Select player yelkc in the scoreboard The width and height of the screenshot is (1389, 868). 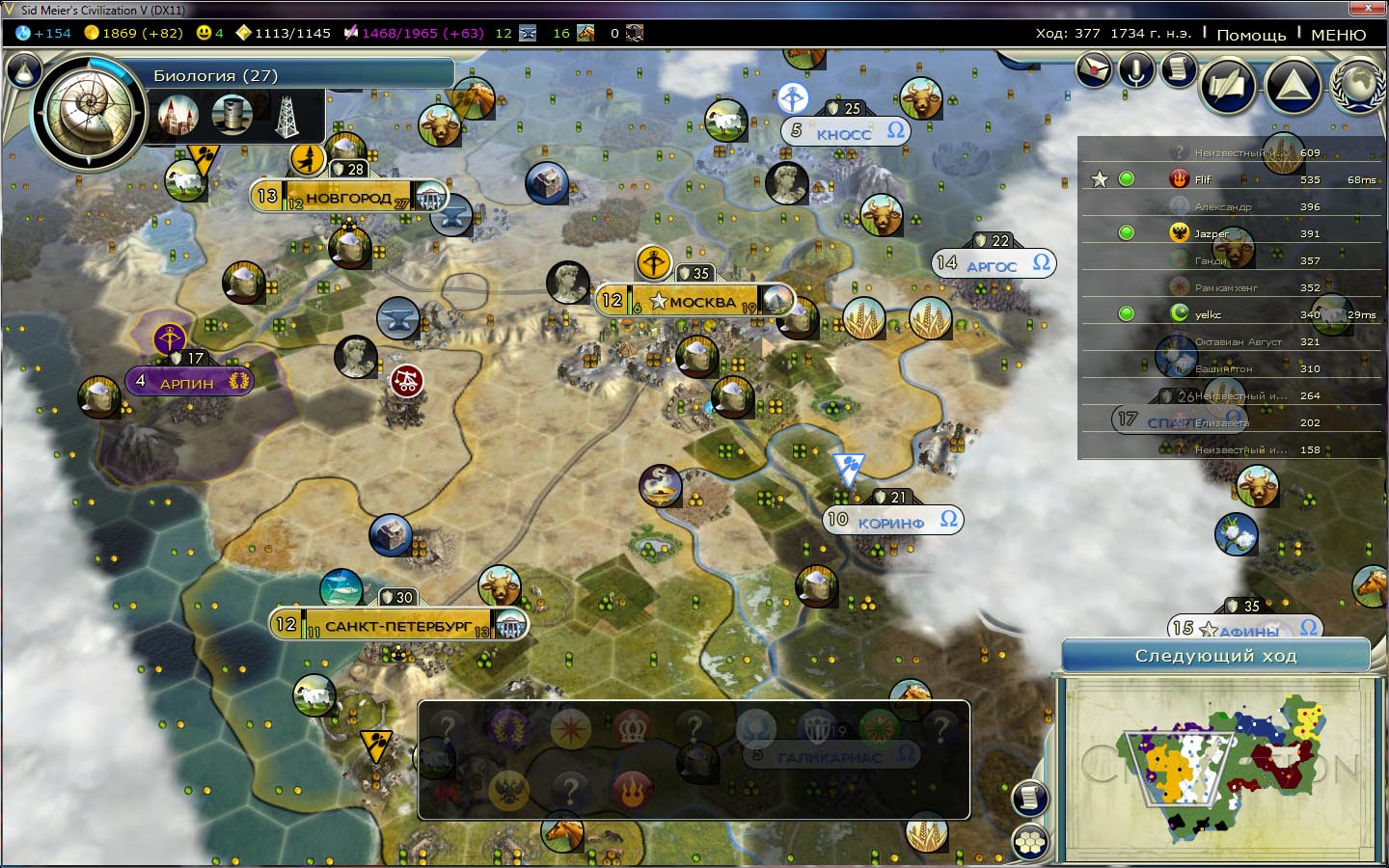(x=1208, y=314)
